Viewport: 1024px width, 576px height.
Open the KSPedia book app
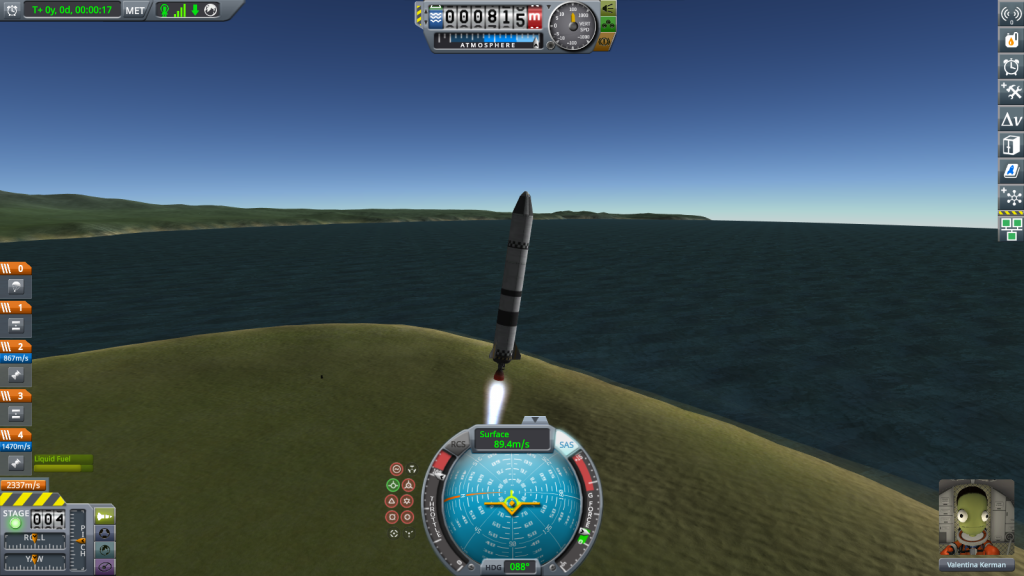coord(1011,171)
